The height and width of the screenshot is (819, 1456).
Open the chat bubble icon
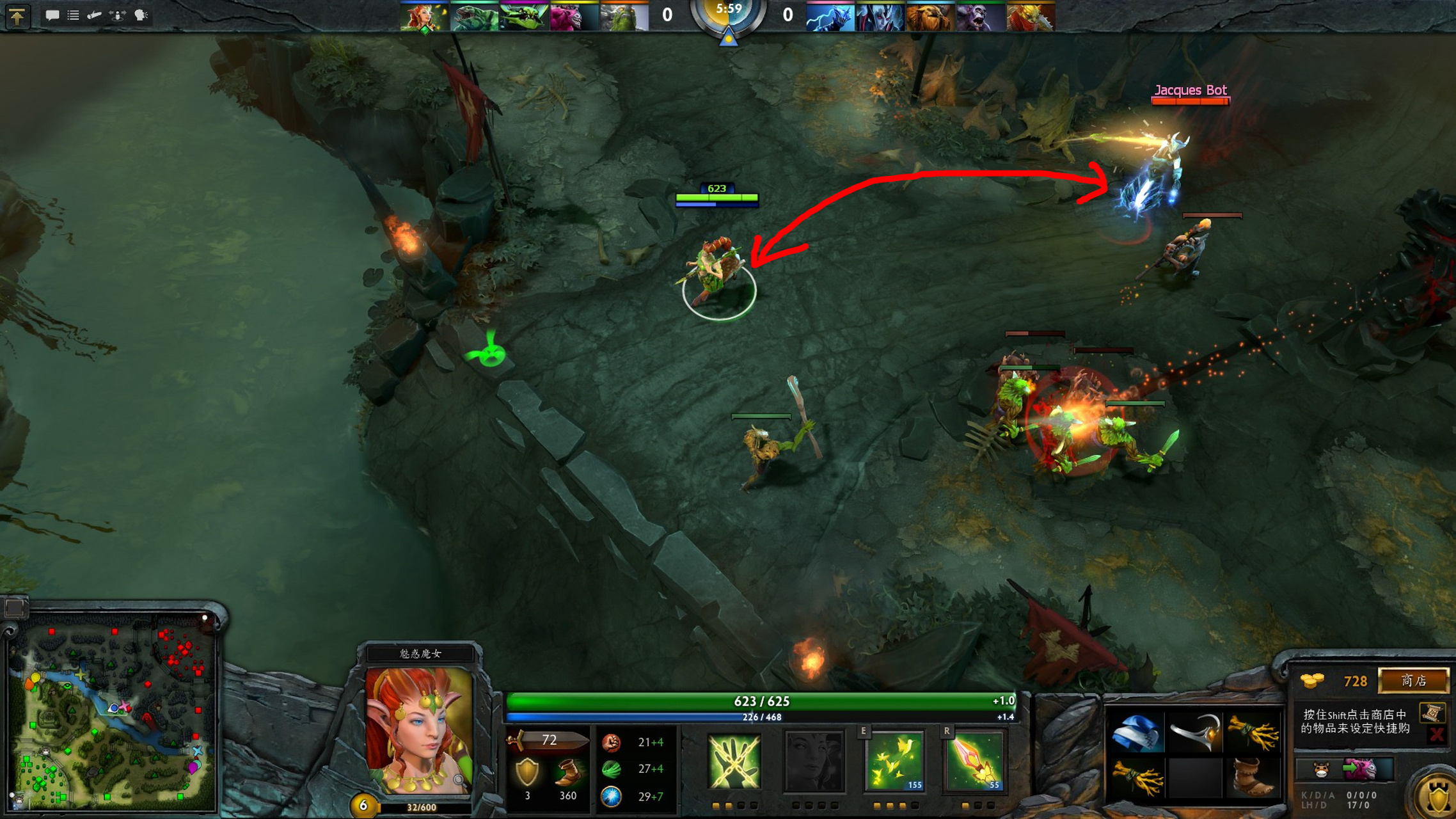point(54,15)
